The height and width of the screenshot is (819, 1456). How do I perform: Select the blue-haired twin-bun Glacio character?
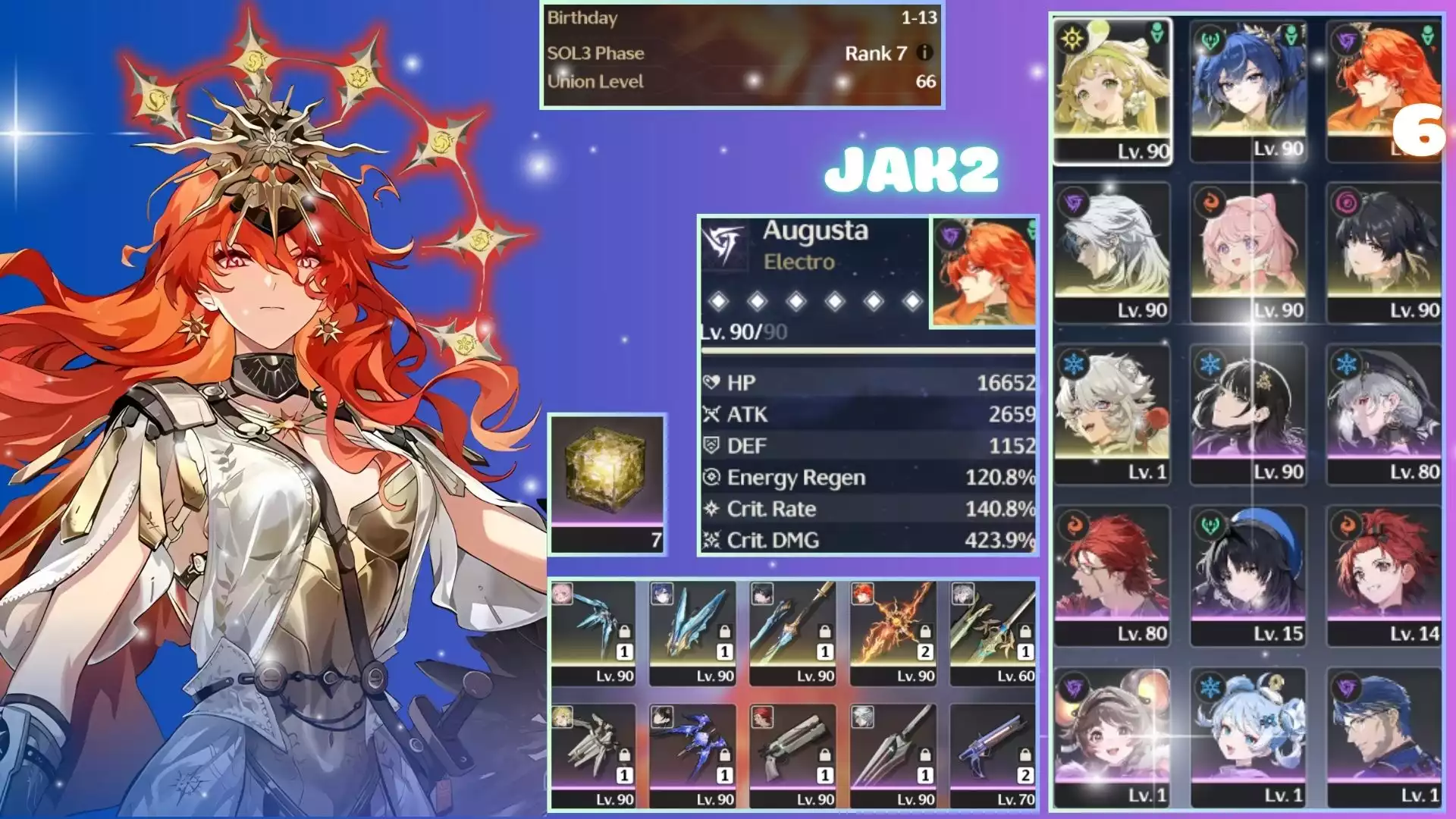click(1248, 736)
